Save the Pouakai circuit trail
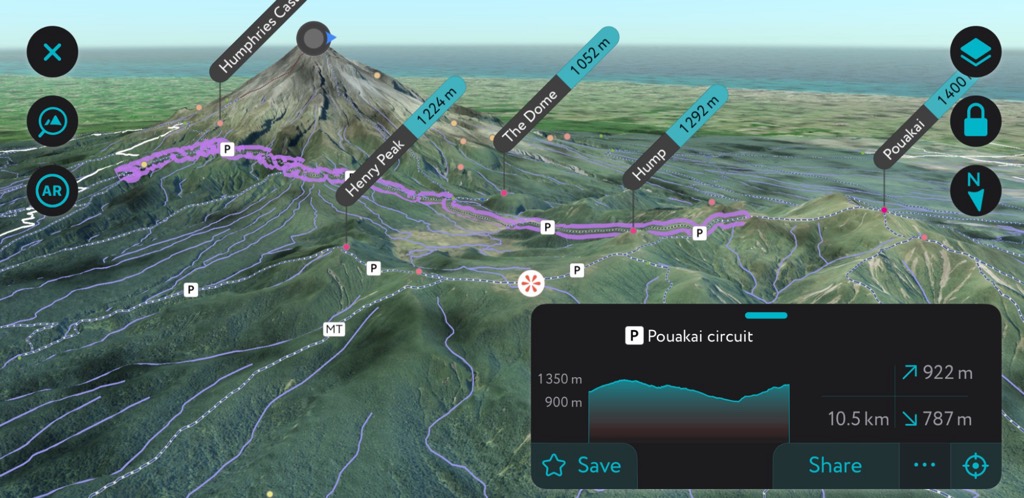Image resolution: width=1024 pixels, height=498 pixels. pos(583,465)
